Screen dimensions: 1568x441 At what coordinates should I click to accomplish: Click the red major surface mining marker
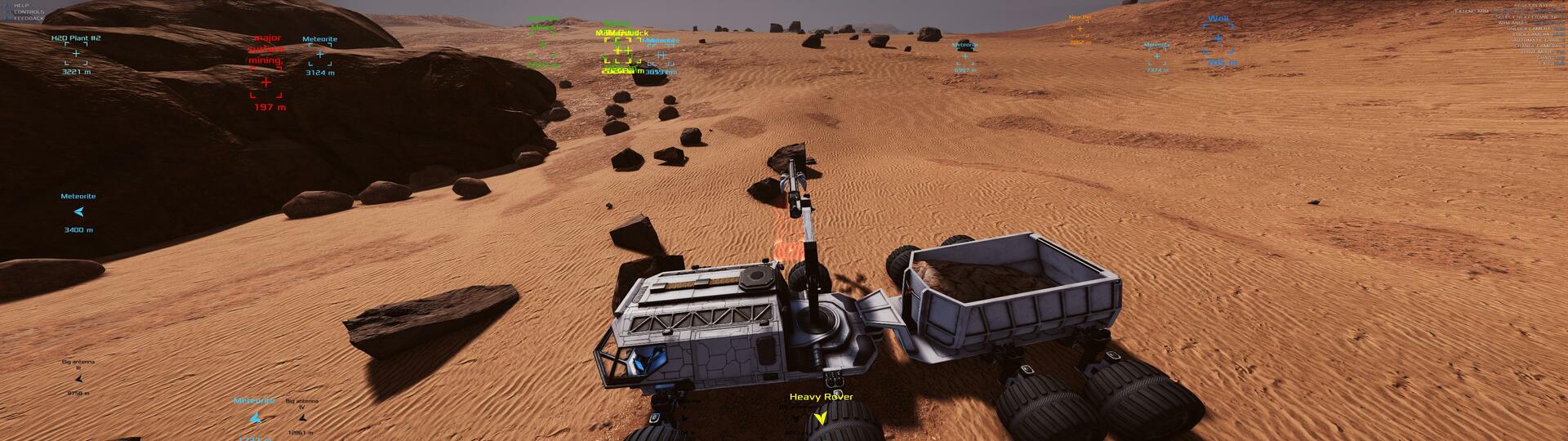(265, 82)
